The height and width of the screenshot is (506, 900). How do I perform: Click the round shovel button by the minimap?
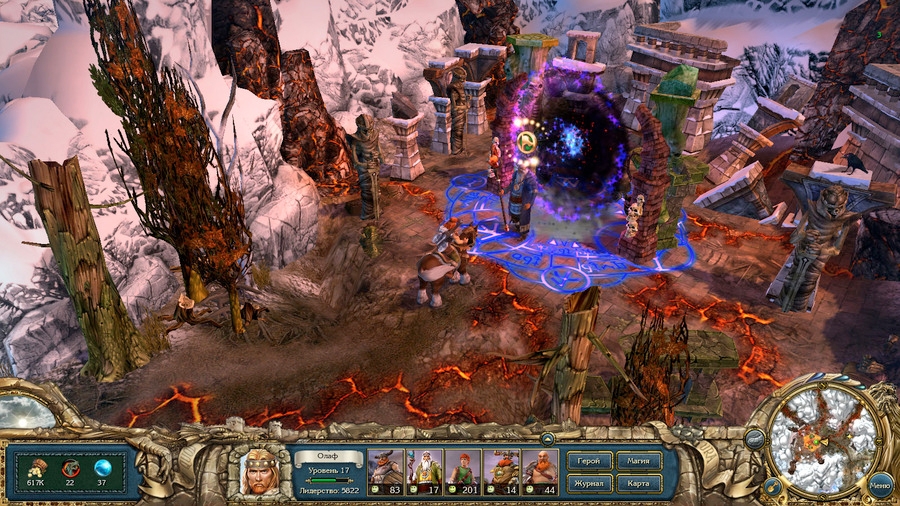point(772,485)
